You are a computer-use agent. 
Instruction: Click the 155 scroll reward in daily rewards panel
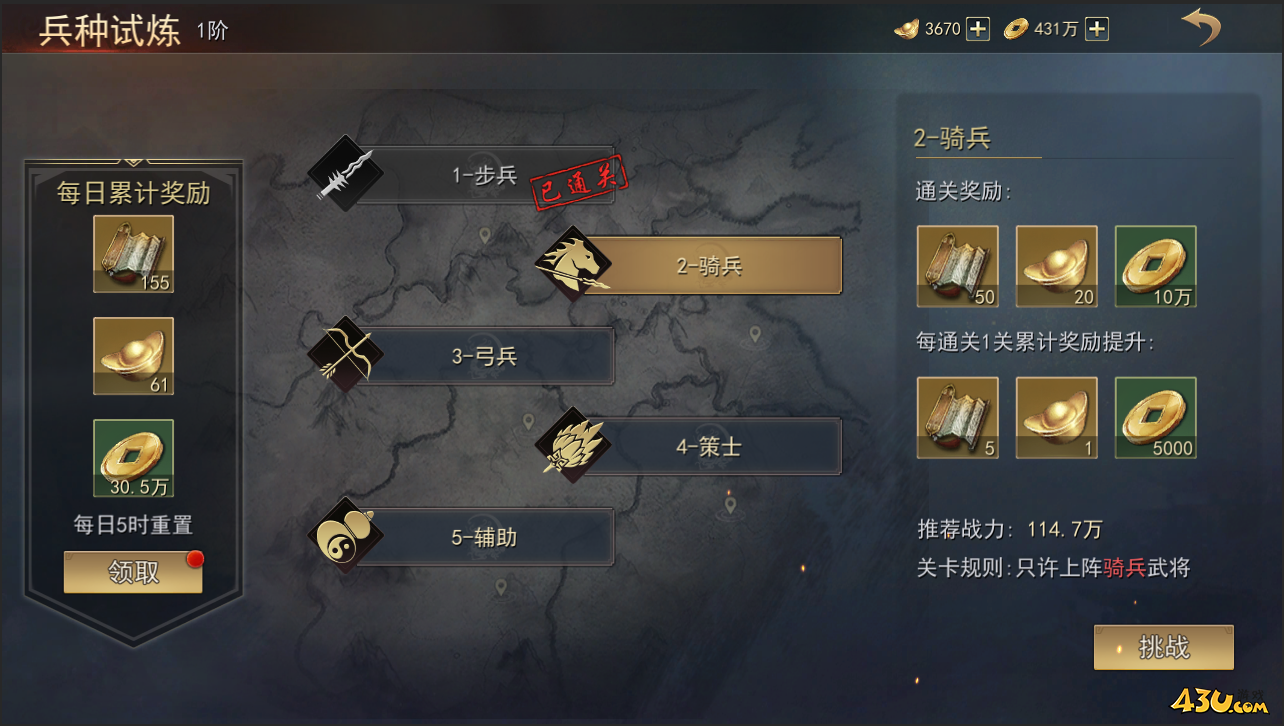pyautogui.click(x=133, y=253)
